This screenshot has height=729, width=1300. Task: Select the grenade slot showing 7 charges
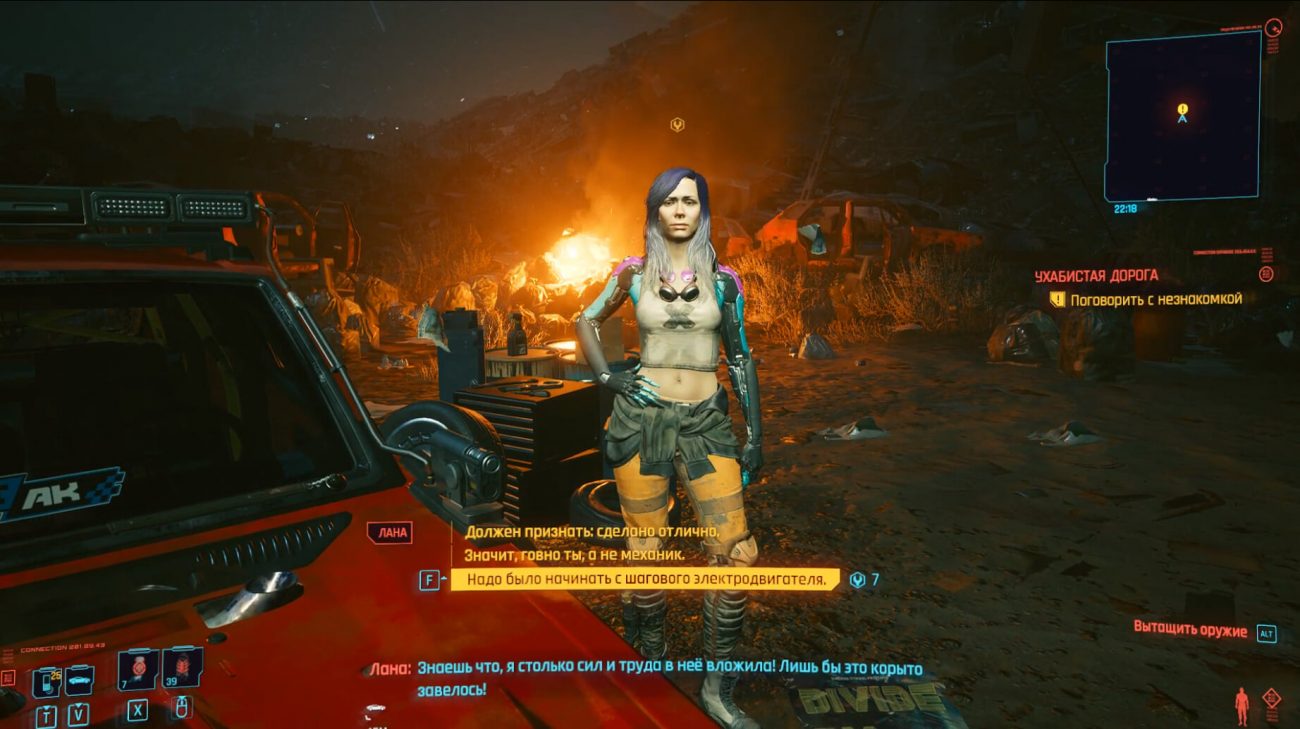[137, 673]
